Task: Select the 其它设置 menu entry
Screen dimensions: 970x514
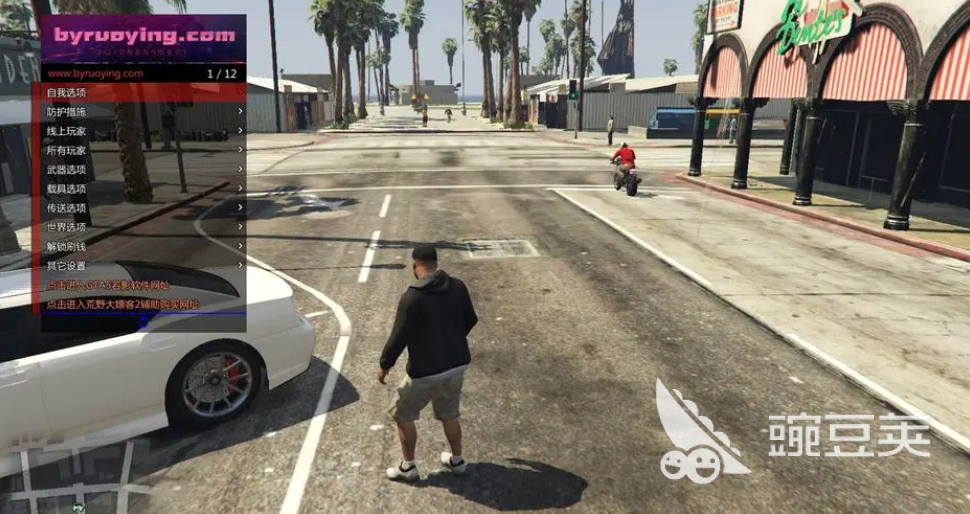Action: pos(143,266)
